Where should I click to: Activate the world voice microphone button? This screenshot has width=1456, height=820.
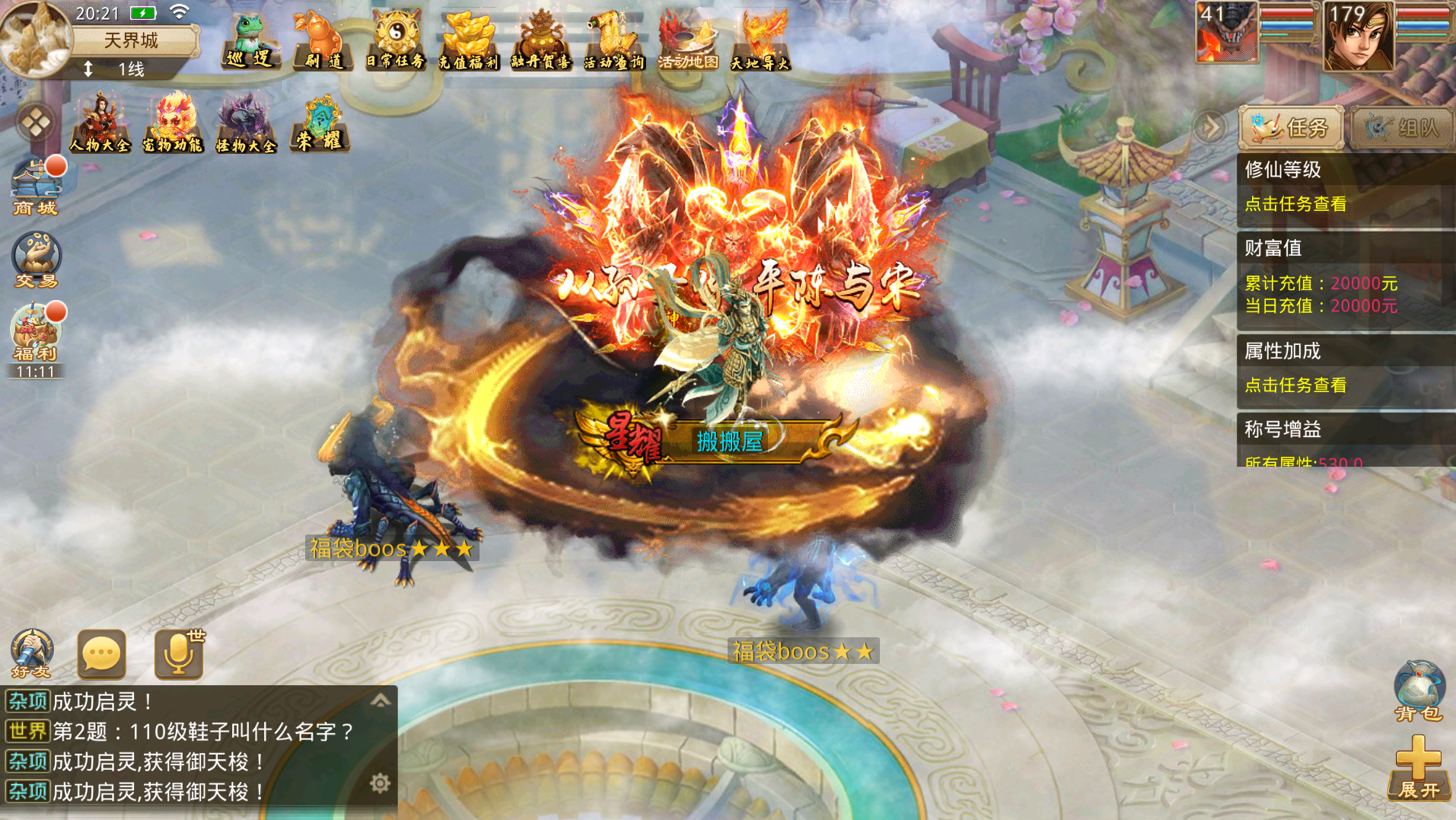tap(179, 654)
